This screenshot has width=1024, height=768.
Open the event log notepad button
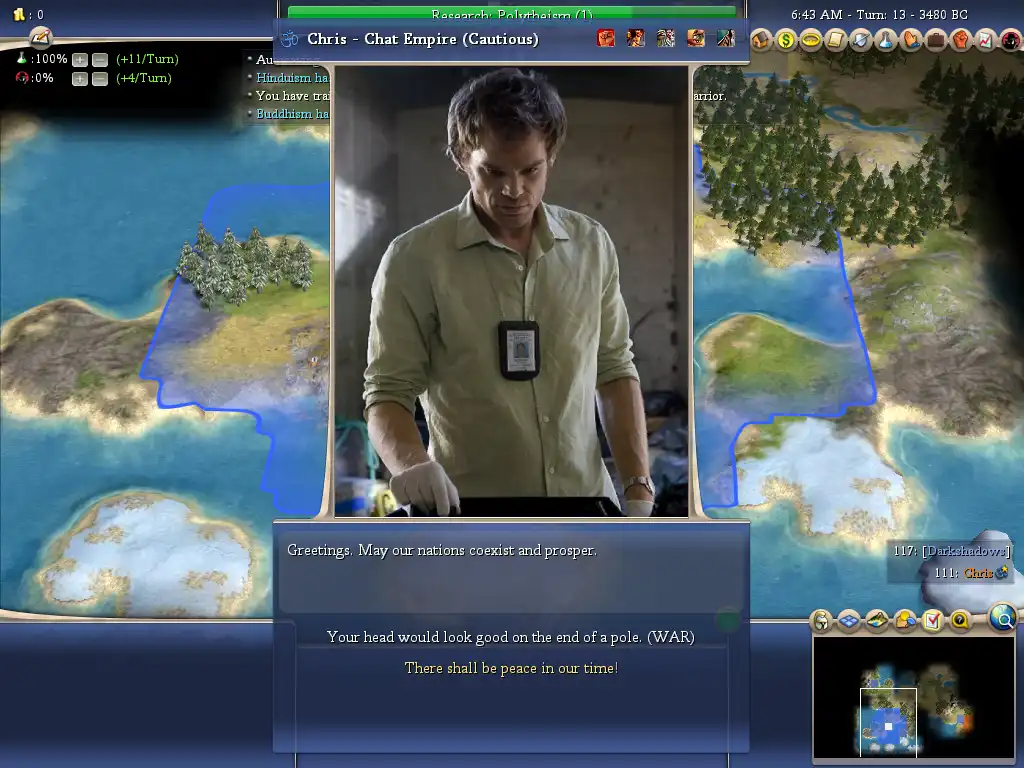click(41, 37)
